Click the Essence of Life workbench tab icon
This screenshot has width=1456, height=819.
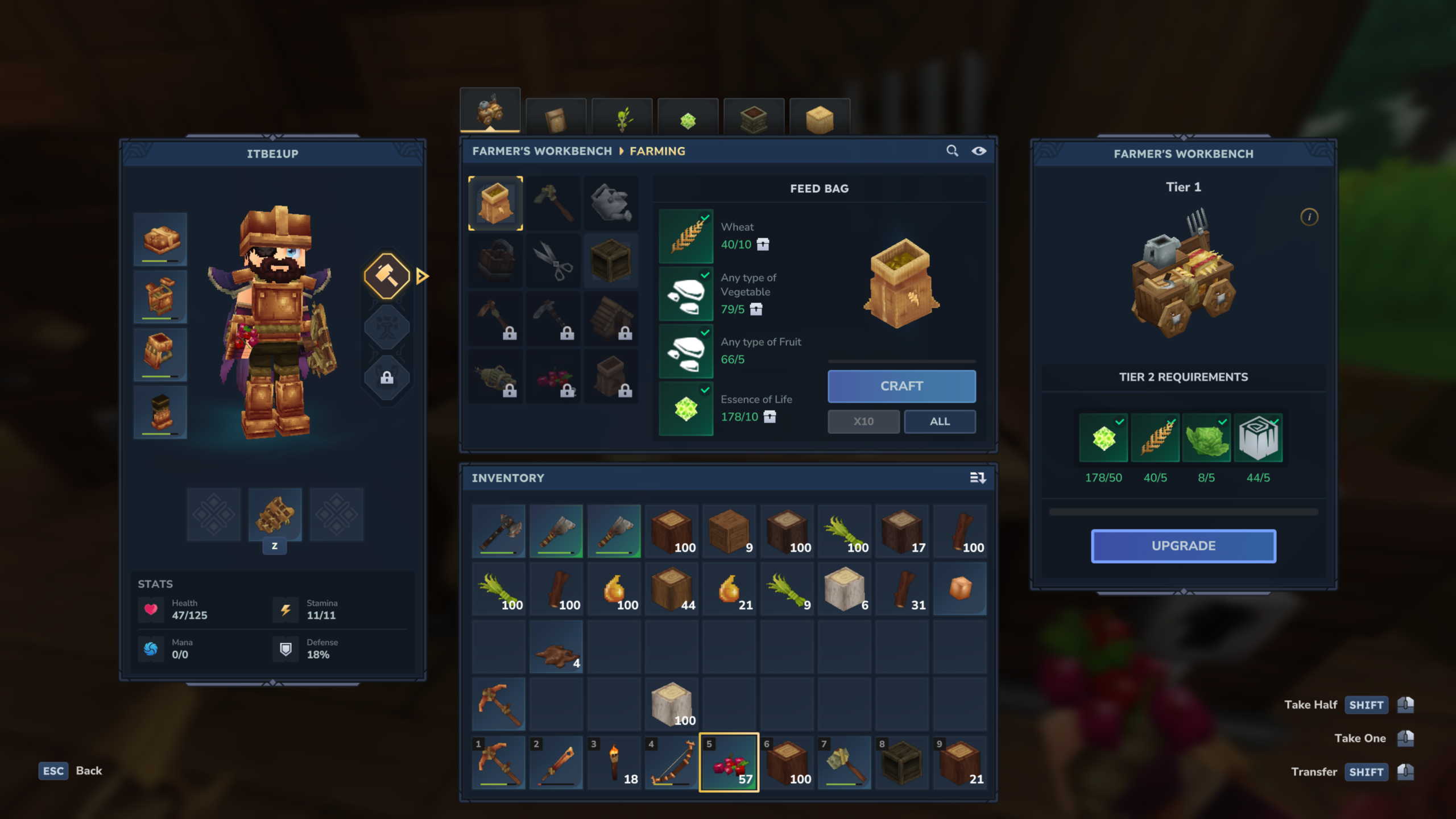(687, 117)
